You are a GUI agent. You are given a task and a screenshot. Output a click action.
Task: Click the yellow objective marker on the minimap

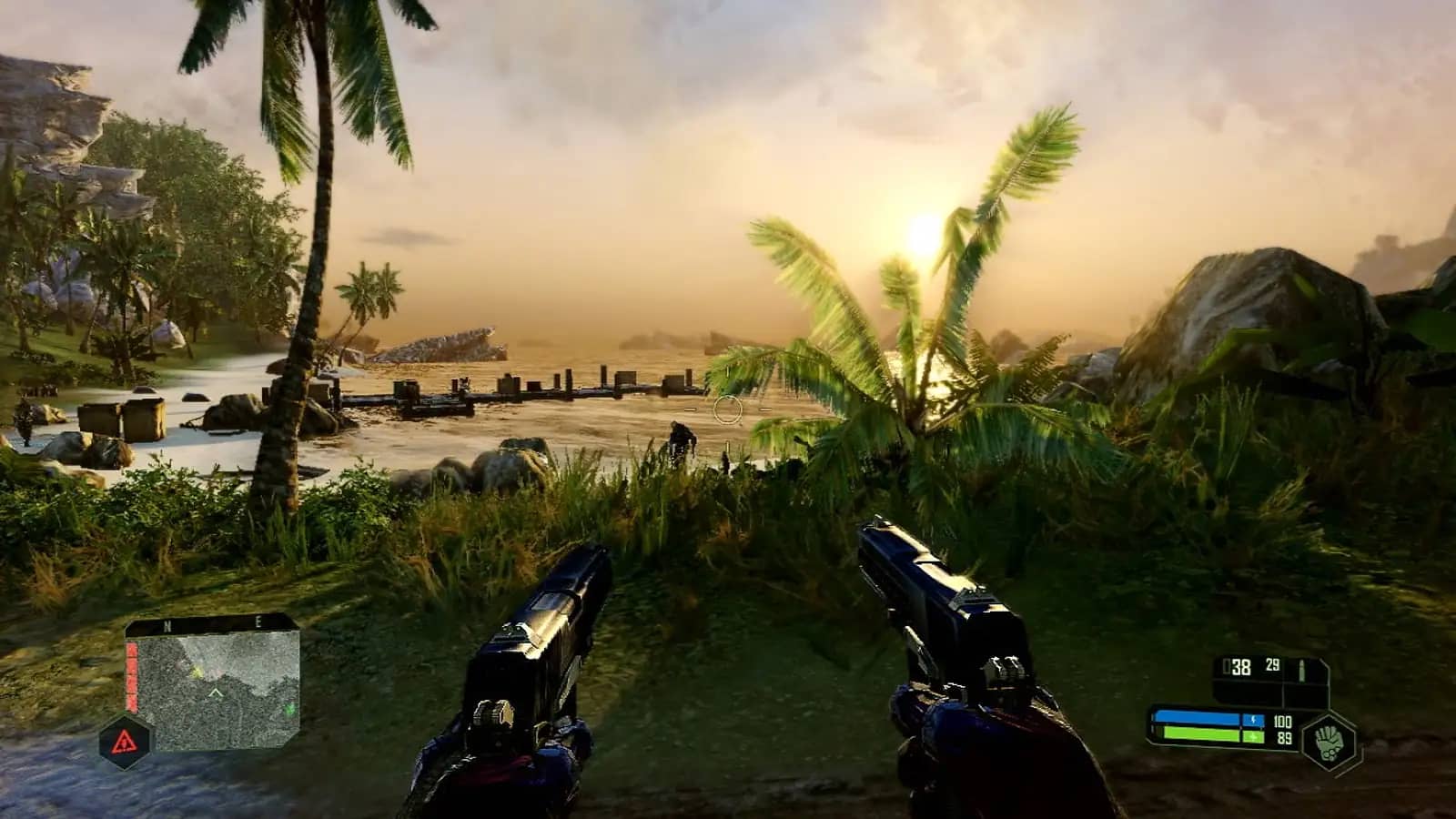click(197, 672)
